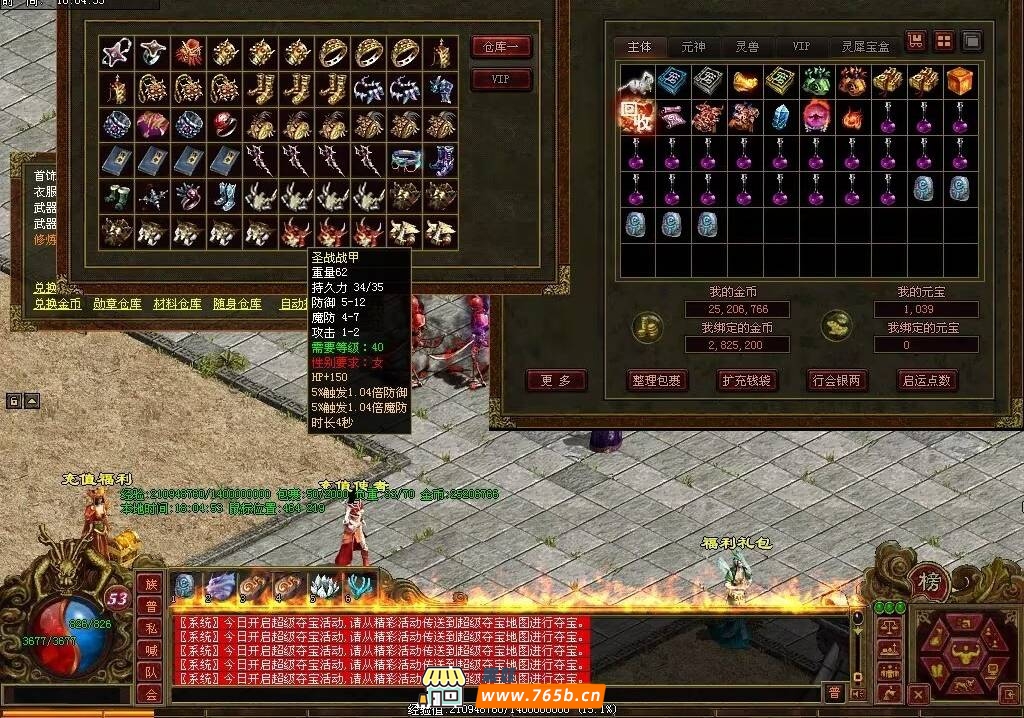The image size is (1024, 718).
Task: Switch to the VIP warehouse page
Action: point(501,80)
